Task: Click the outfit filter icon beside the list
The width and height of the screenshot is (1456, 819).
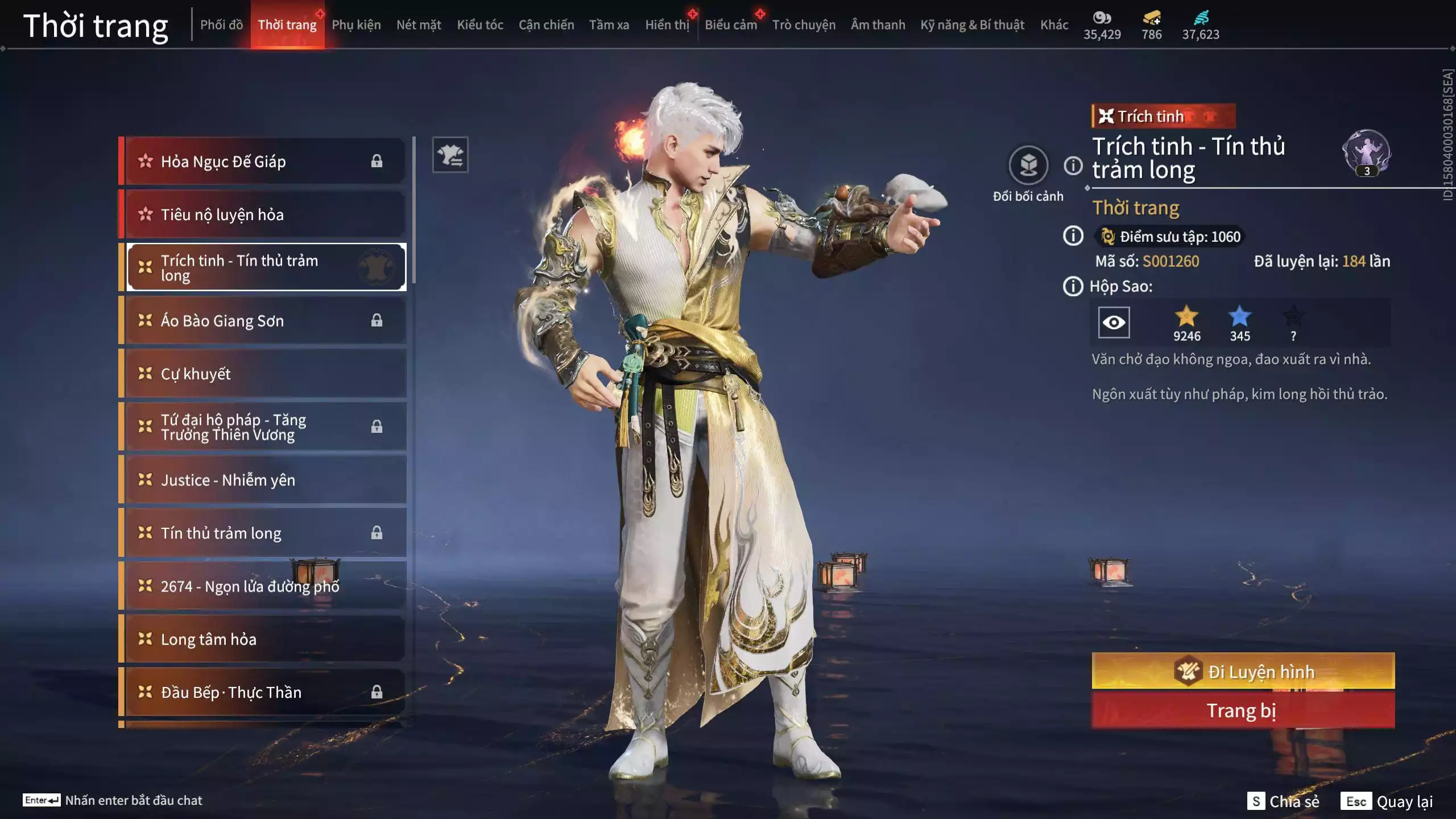Action: coord(450,155)
